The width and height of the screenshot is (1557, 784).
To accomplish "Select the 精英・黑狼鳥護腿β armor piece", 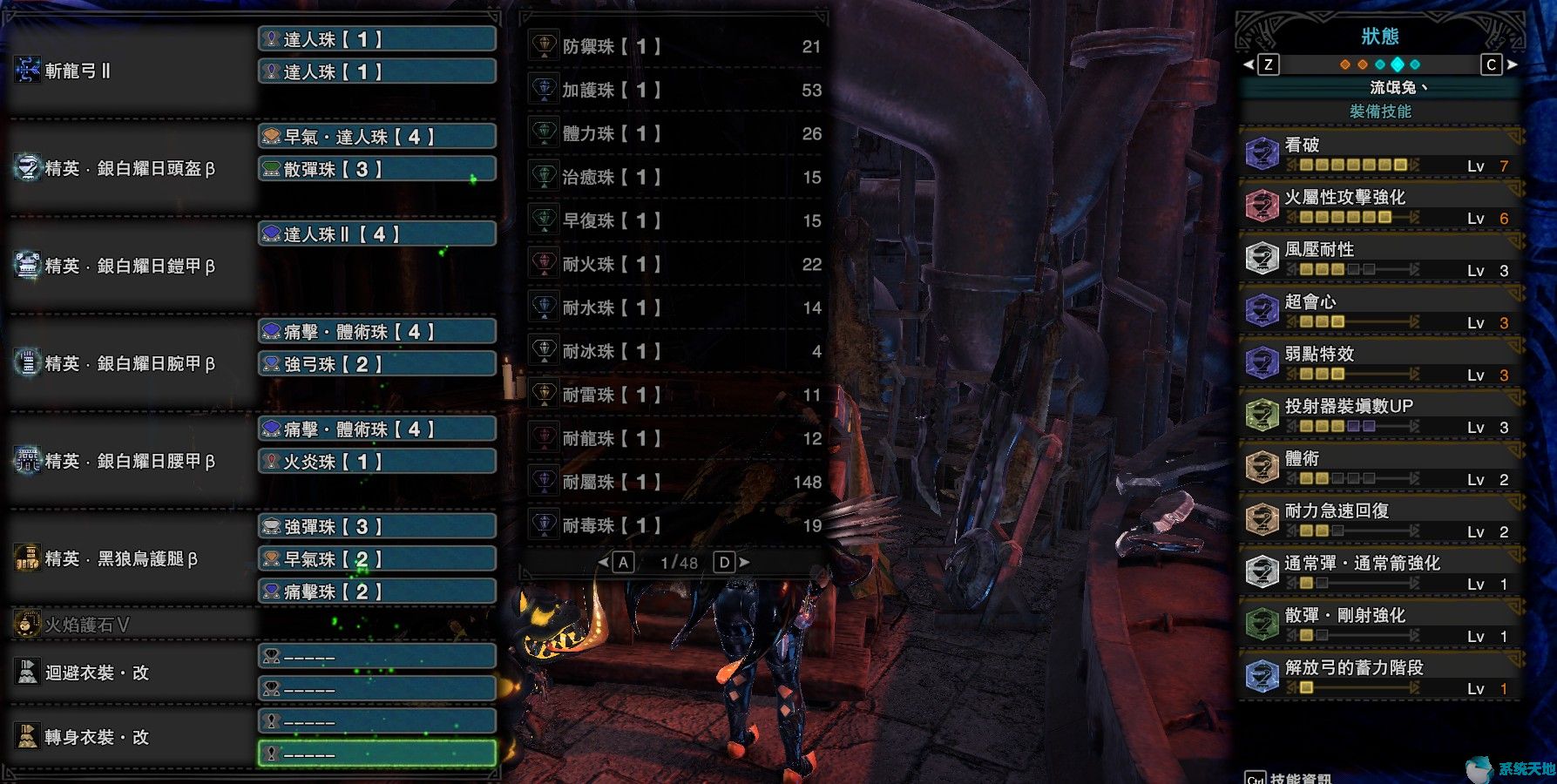I will (122, 558).
